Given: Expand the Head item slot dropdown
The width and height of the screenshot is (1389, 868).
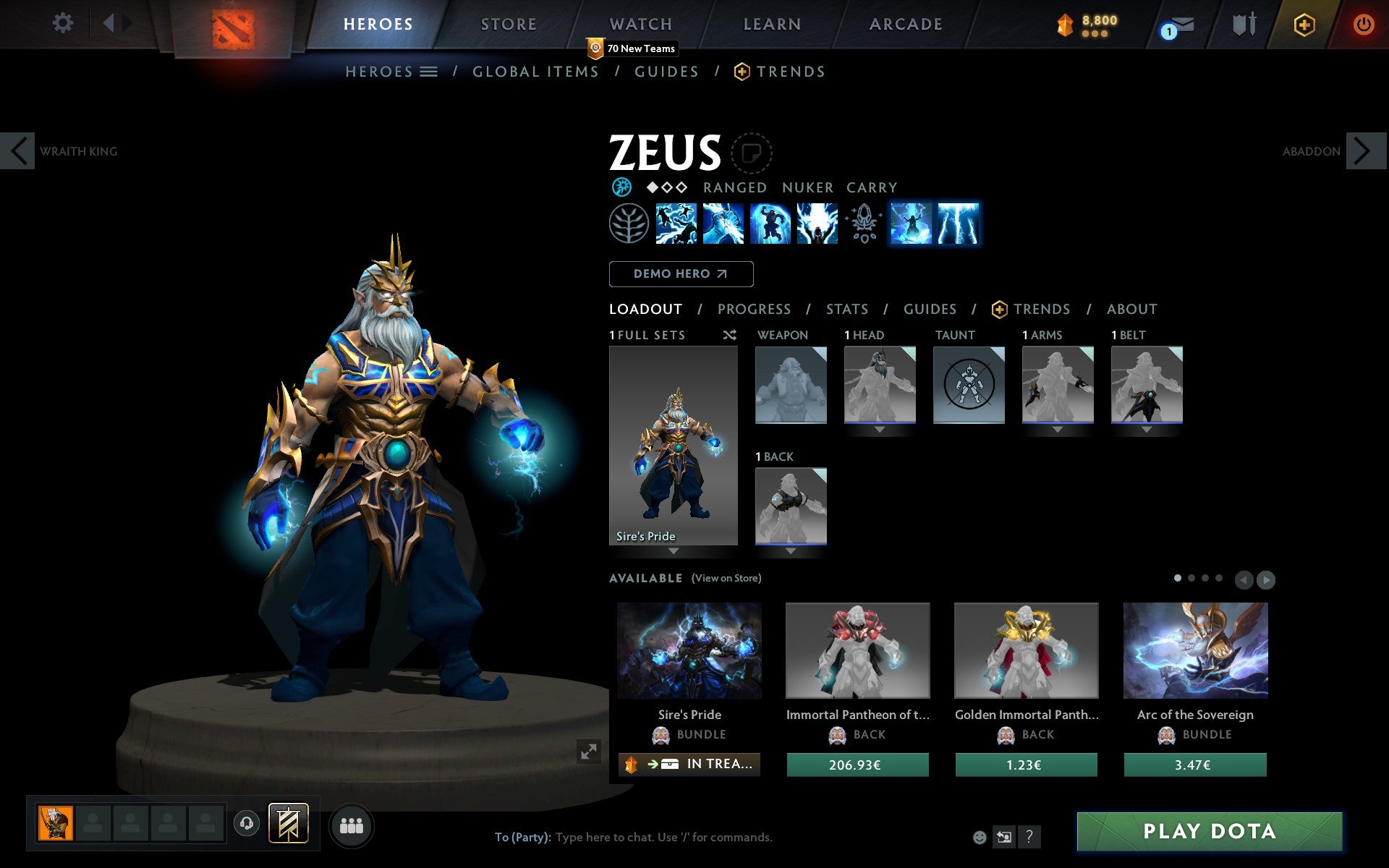Looking at the screenshot, I should tap(879, 428).
